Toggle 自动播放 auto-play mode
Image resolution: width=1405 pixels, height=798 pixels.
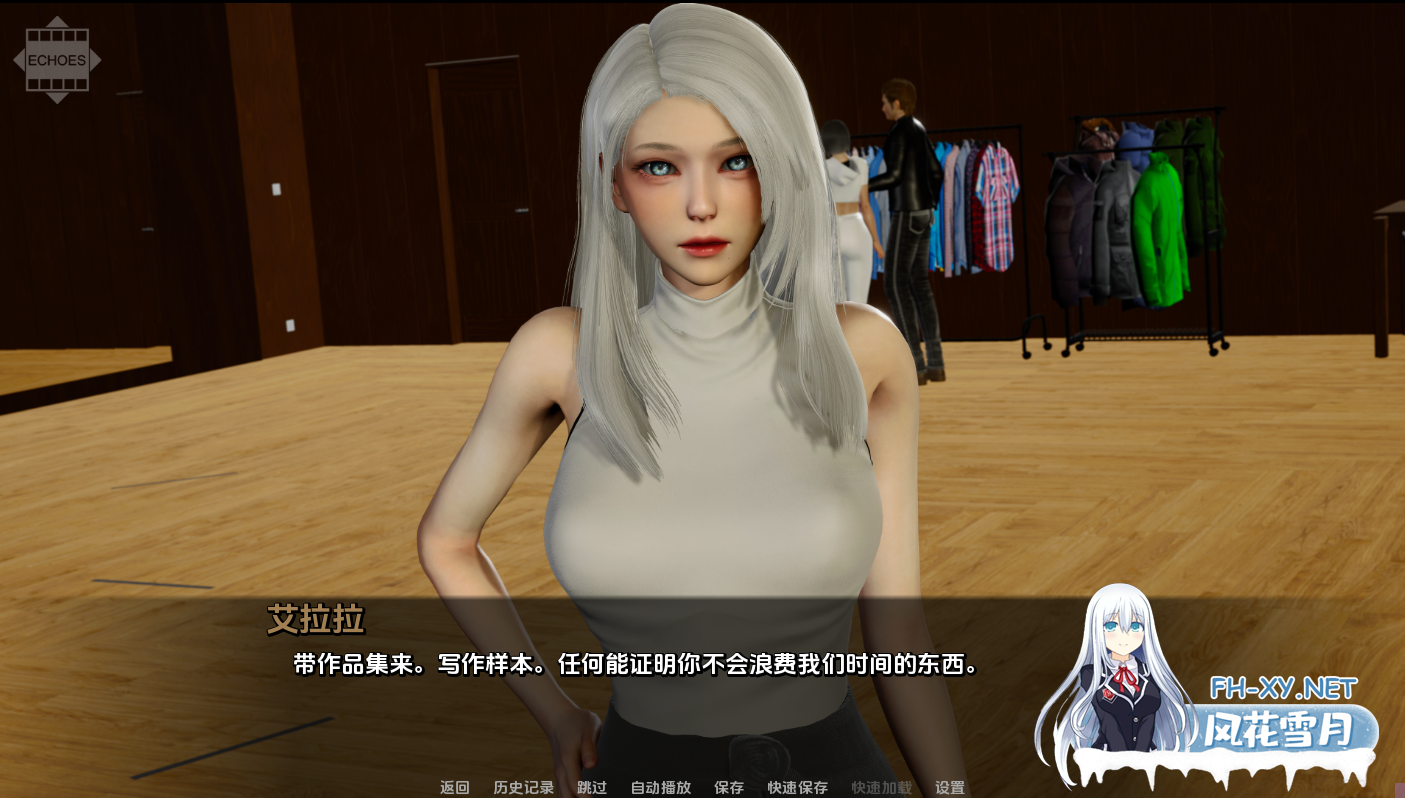pyautogui.click(x=659, y=787)
